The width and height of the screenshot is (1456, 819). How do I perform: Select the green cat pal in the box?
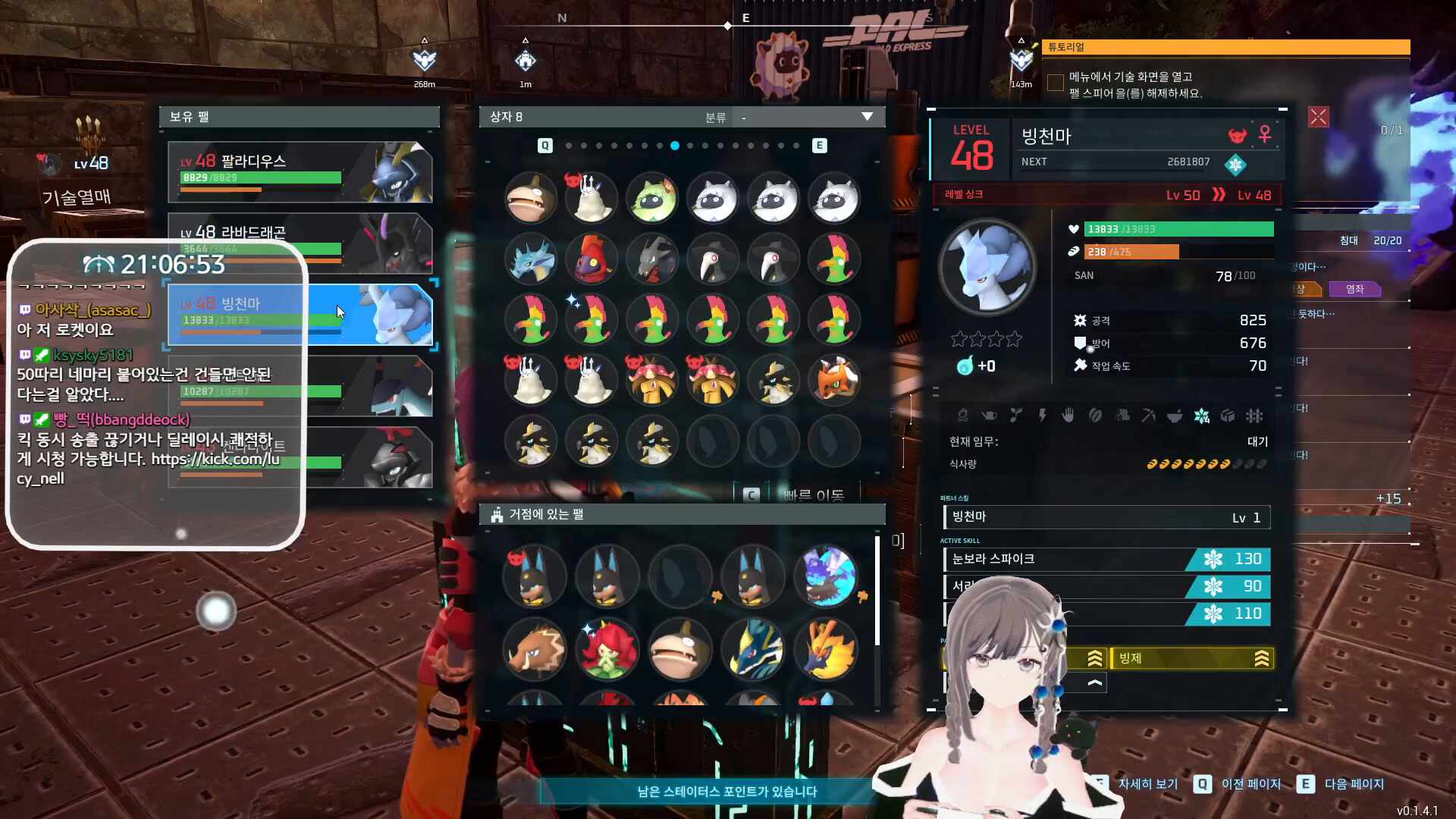click(652, 199)
